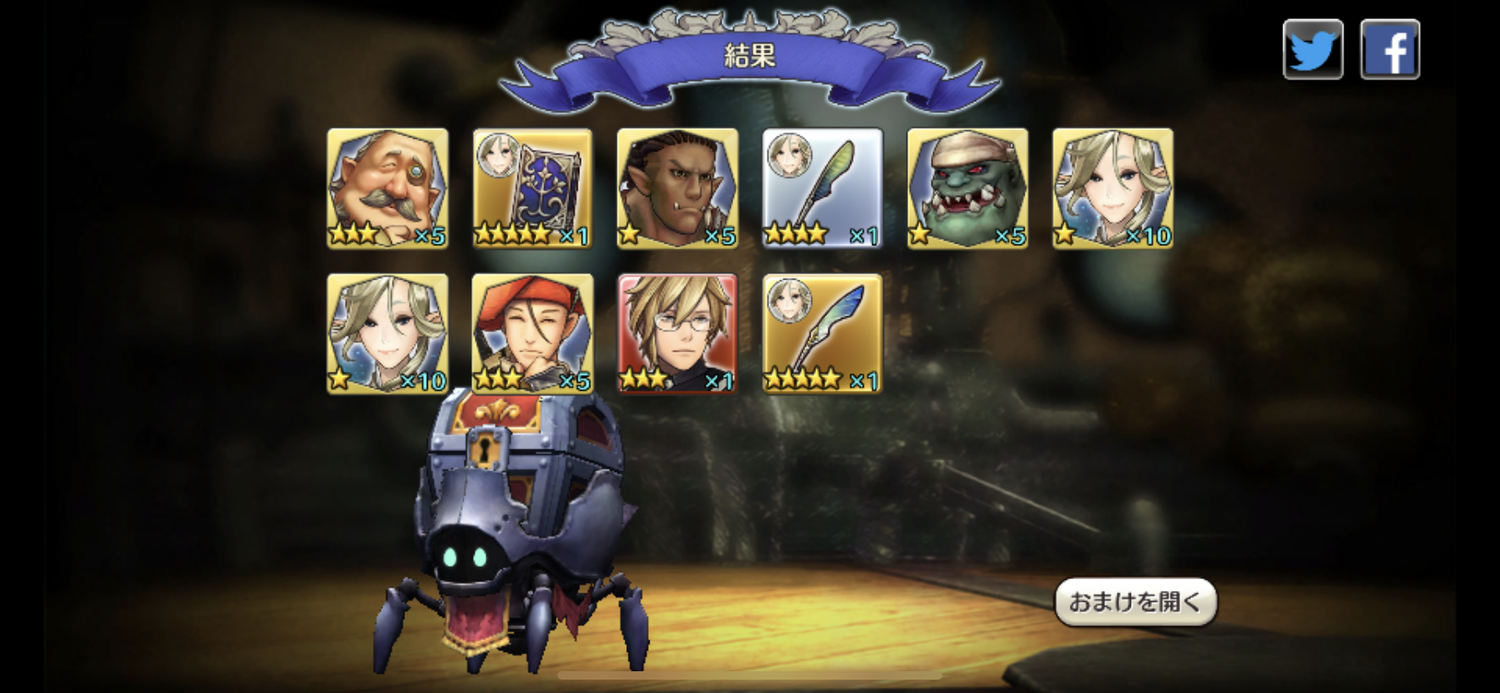The width and height of the screenshot is (1500, 693).
Task: Choose the blond man with glasses reward
Action: tap(677, 333)
